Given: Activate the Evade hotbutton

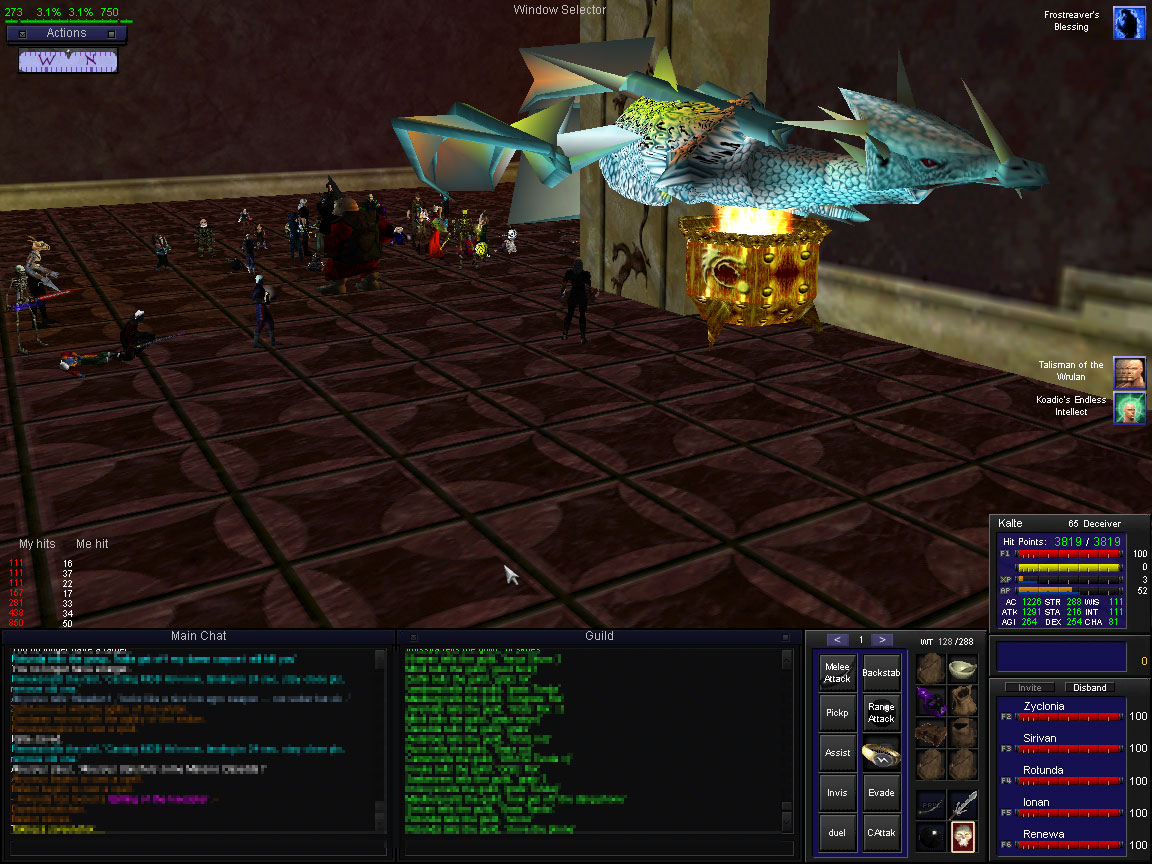Looking at the screenshot, I should [881, 793].
